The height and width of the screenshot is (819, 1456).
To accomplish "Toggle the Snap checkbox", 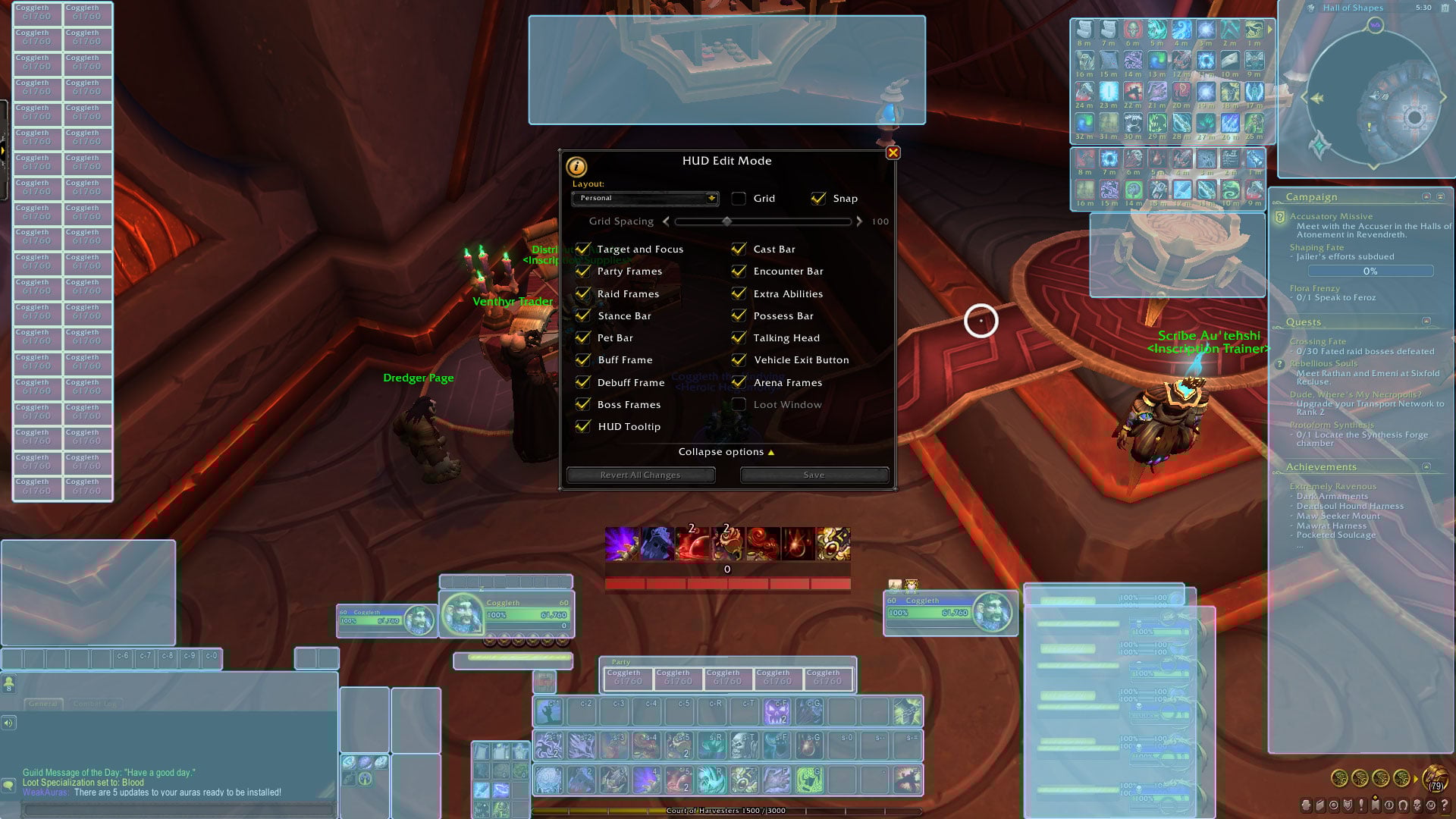I will [x=818, y=199].
